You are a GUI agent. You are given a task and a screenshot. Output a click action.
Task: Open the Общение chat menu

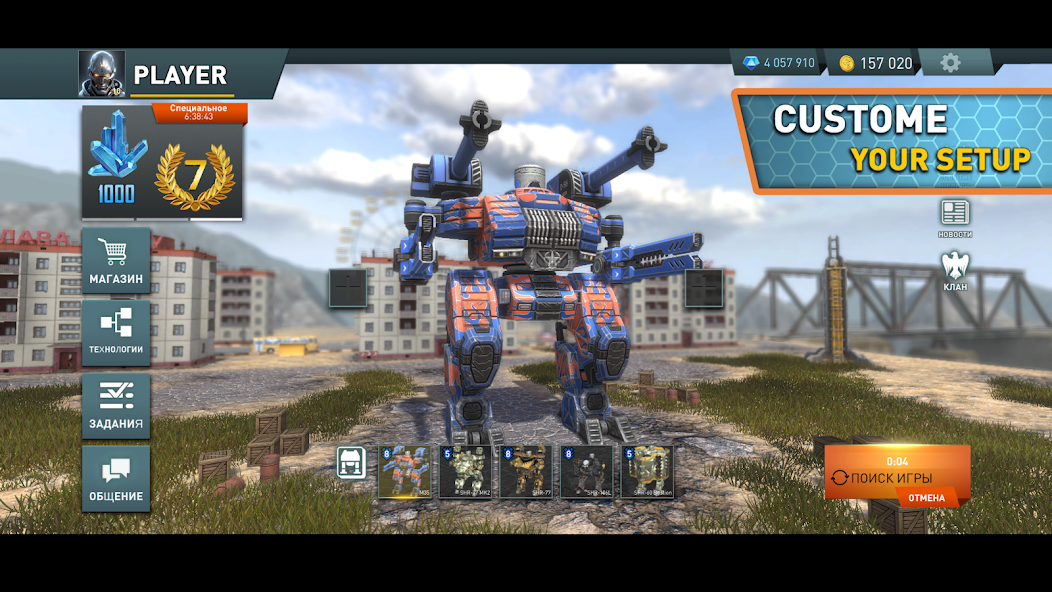click(117, 478)
